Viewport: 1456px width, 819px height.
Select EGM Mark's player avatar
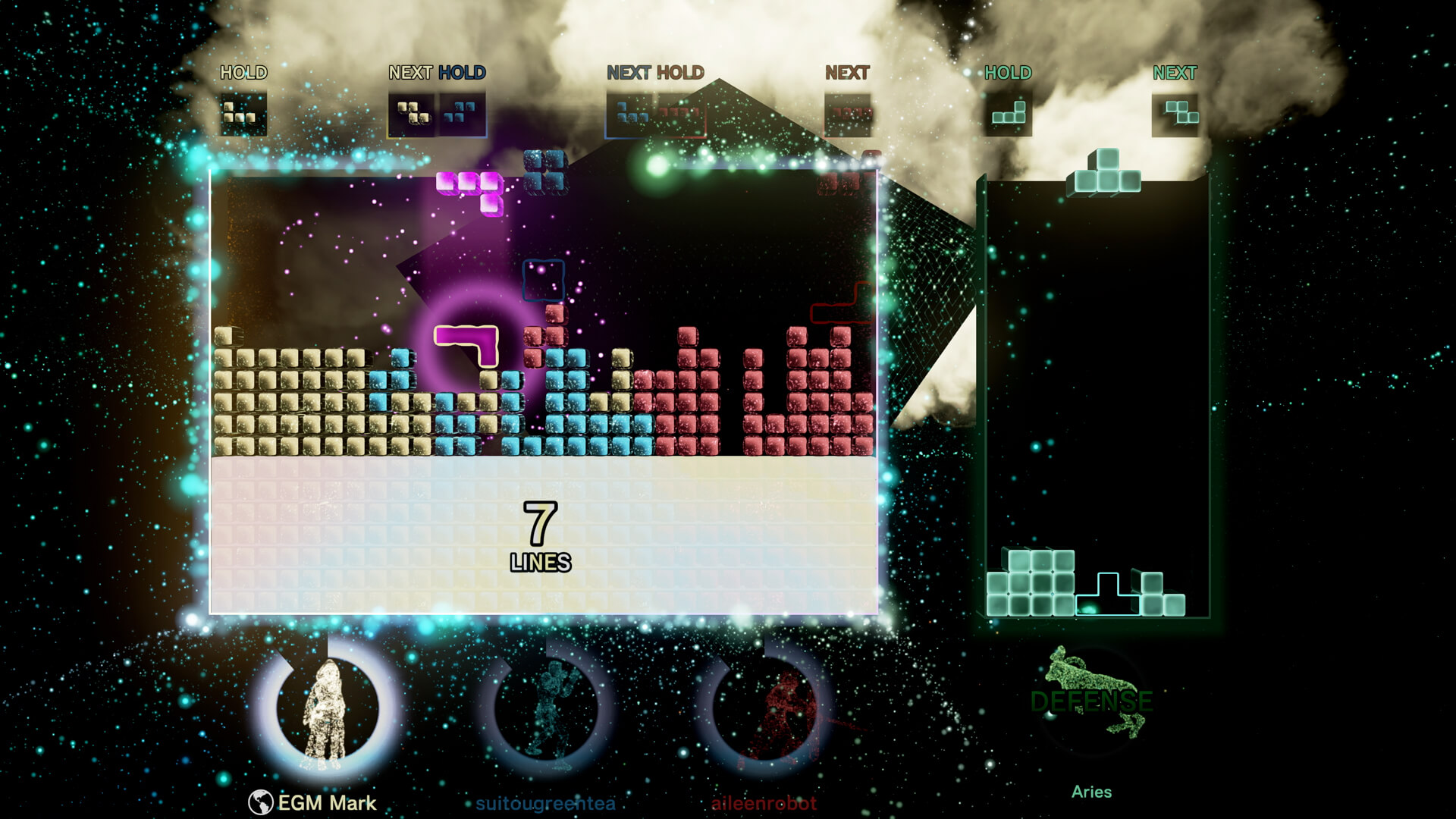[327, 710]
